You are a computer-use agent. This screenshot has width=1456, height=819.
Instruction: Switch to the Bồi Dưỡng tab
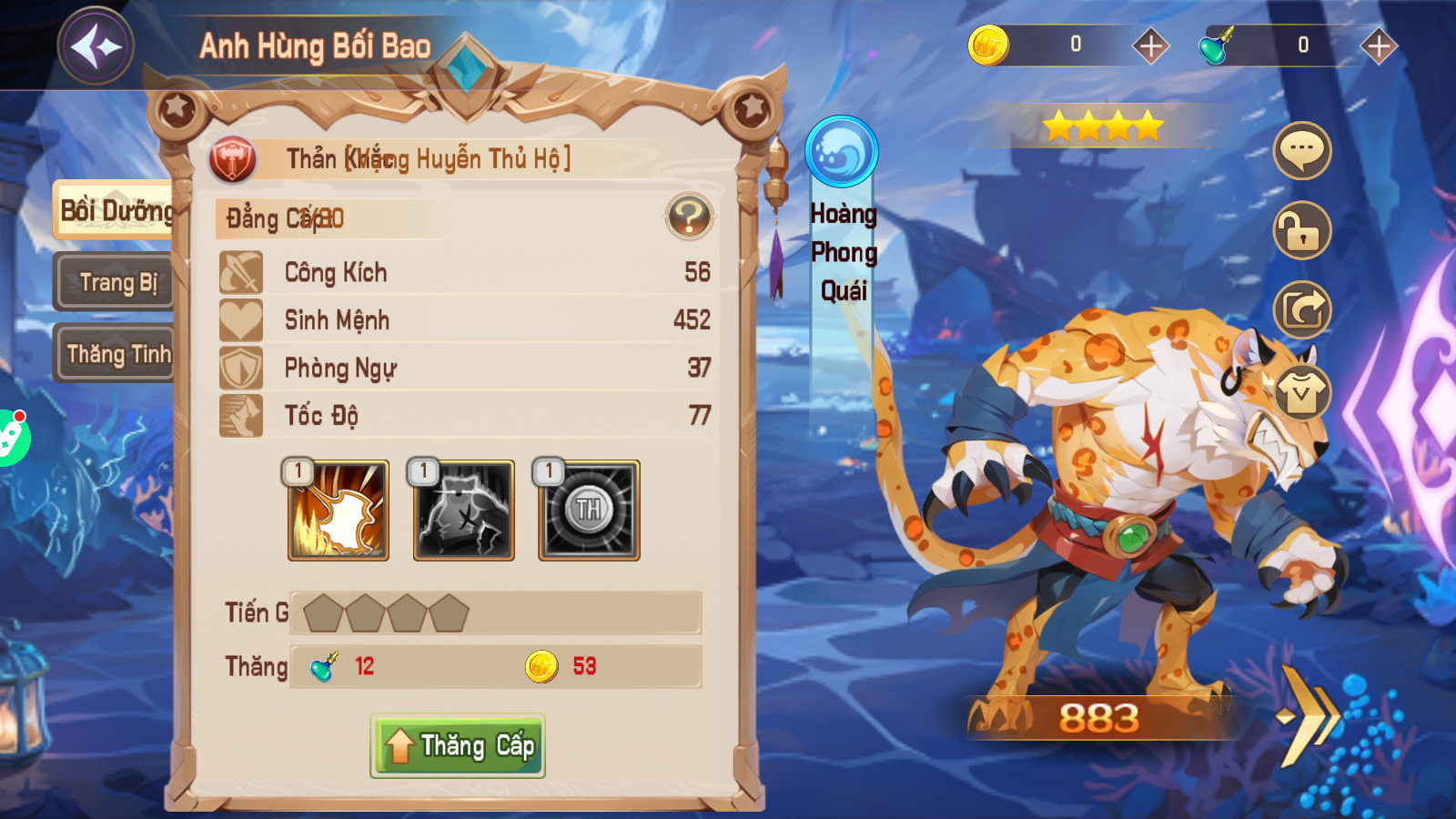tap(115, 211)
